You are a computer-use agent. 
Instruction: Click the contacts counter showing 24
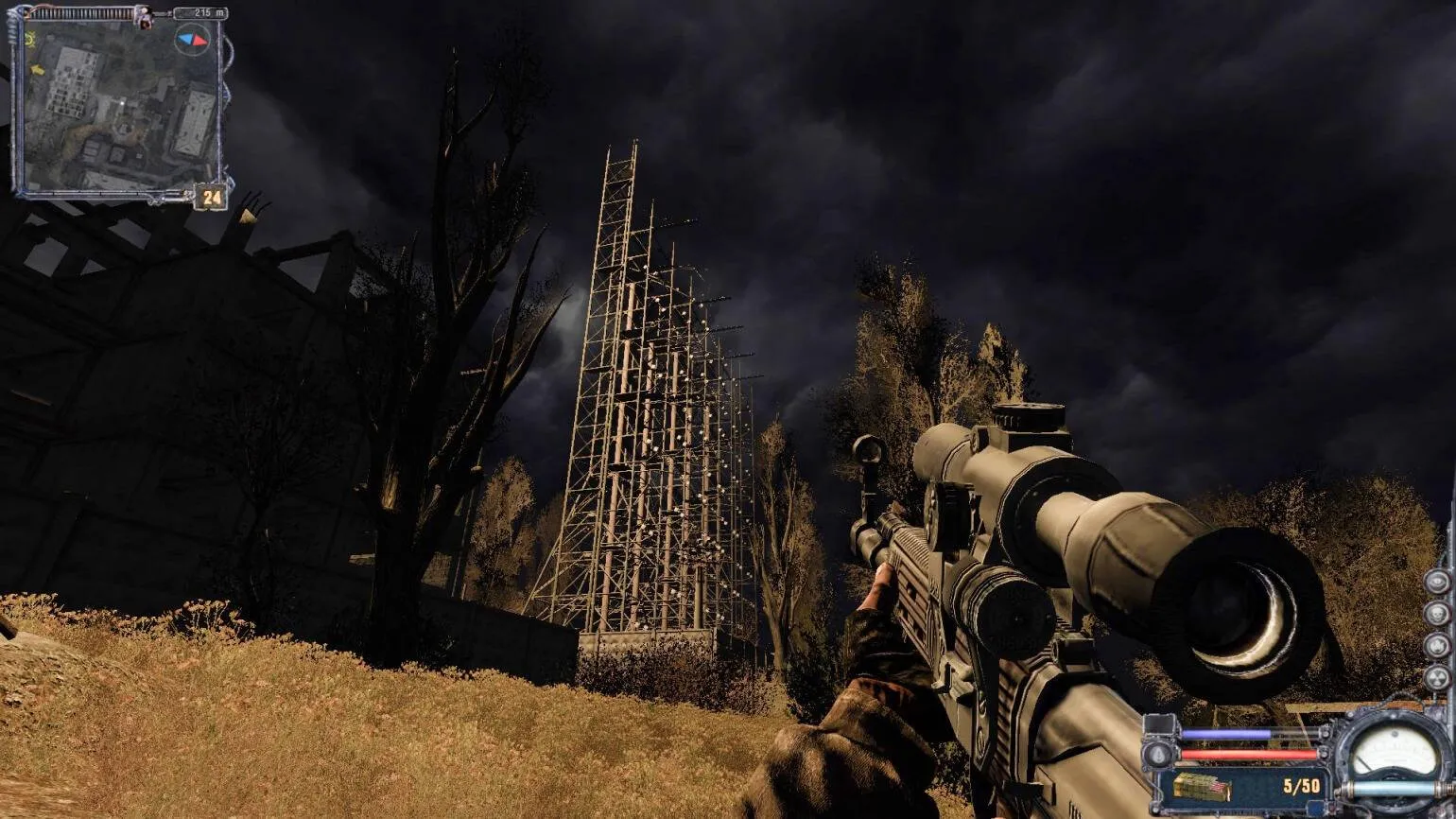tap(212, 198)
